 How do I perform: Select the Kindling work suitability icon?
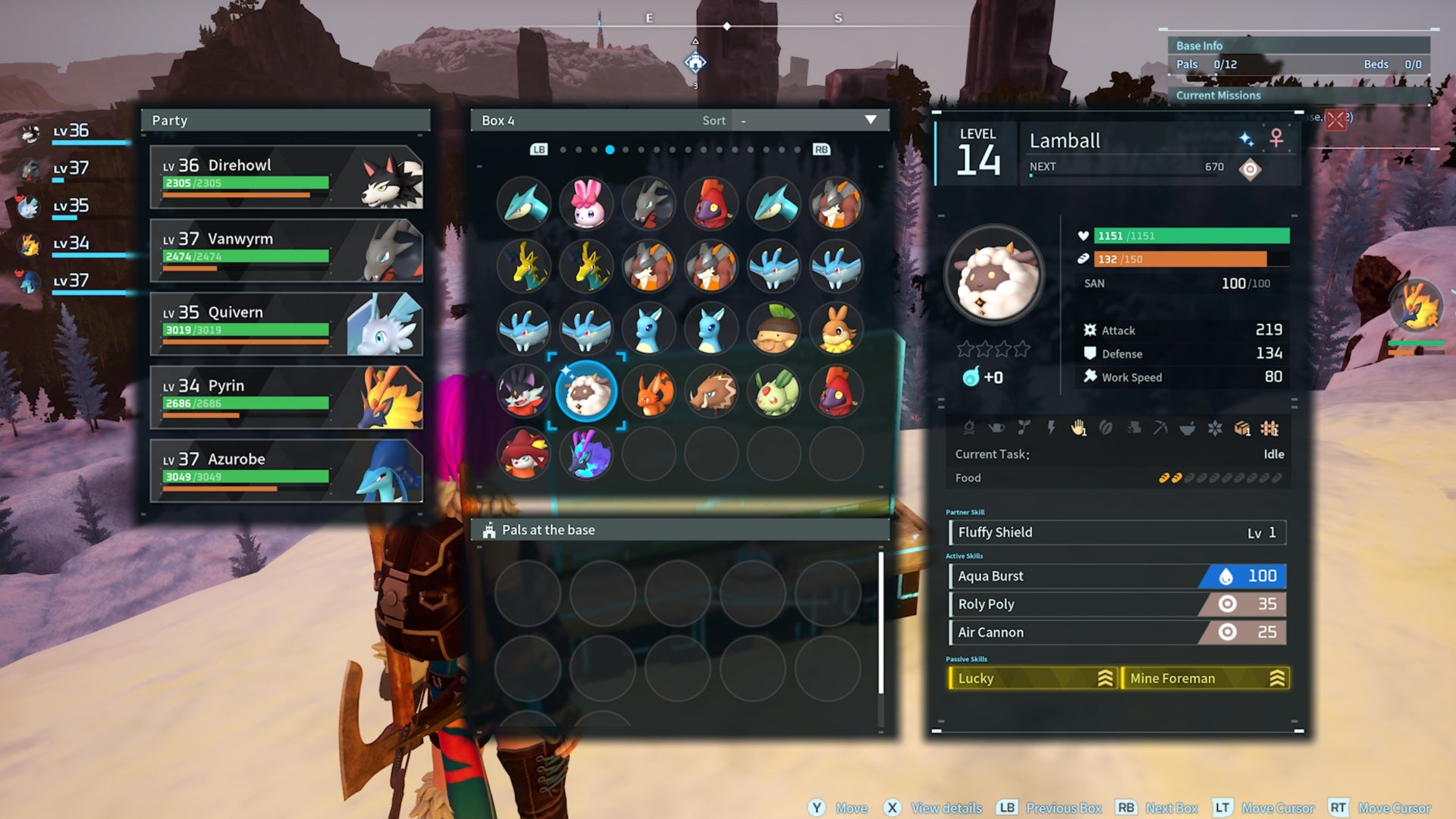[970, 428]
